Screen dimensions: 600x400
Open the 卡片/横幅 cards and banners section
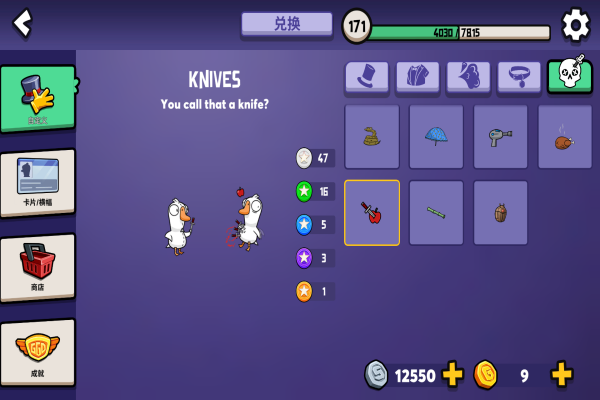pyautogui.click(x=38, y=183)
